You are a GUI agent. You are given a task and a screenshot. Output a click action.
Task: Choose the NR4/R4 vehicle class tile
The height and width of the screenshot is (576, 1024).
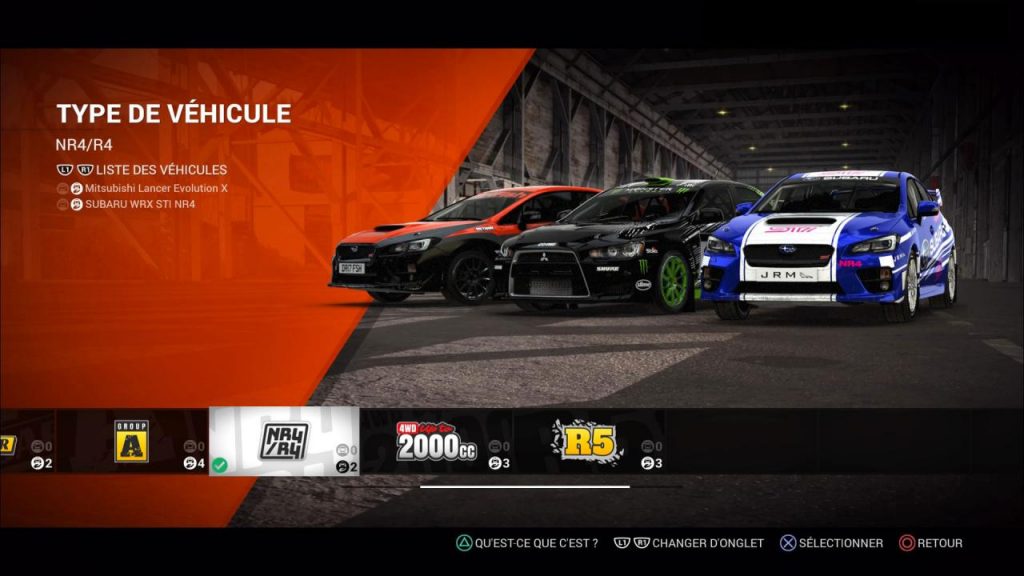(284, 440)
